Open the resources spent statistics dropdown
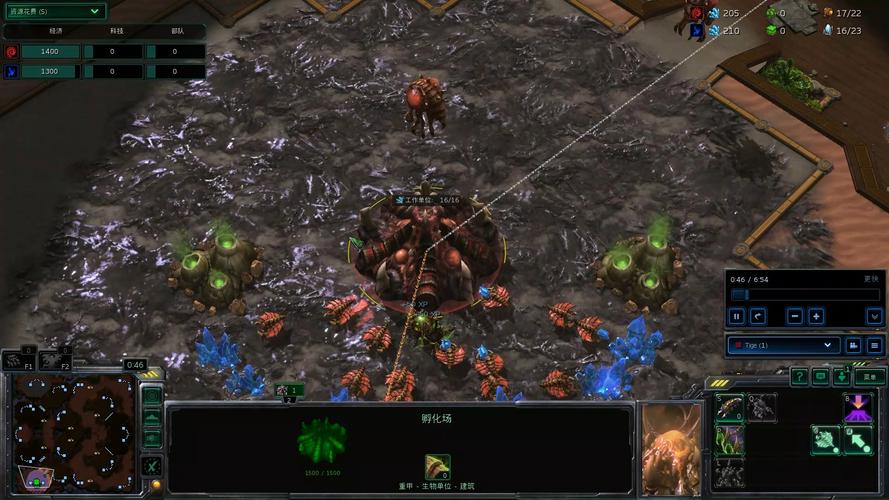889x500 pixels. (x=54, y=11)
